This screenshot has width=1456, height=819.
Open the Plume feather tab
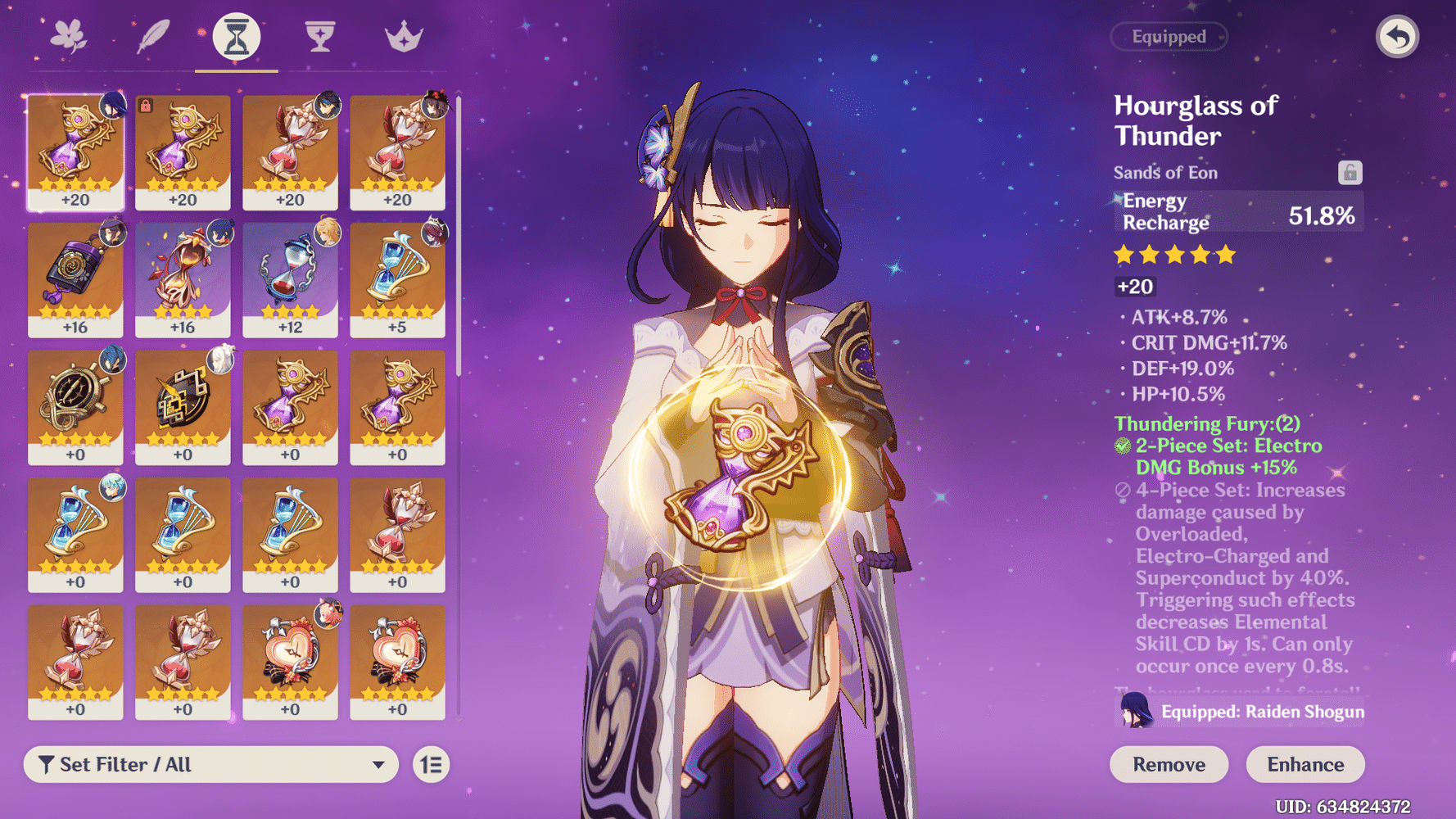153,37
